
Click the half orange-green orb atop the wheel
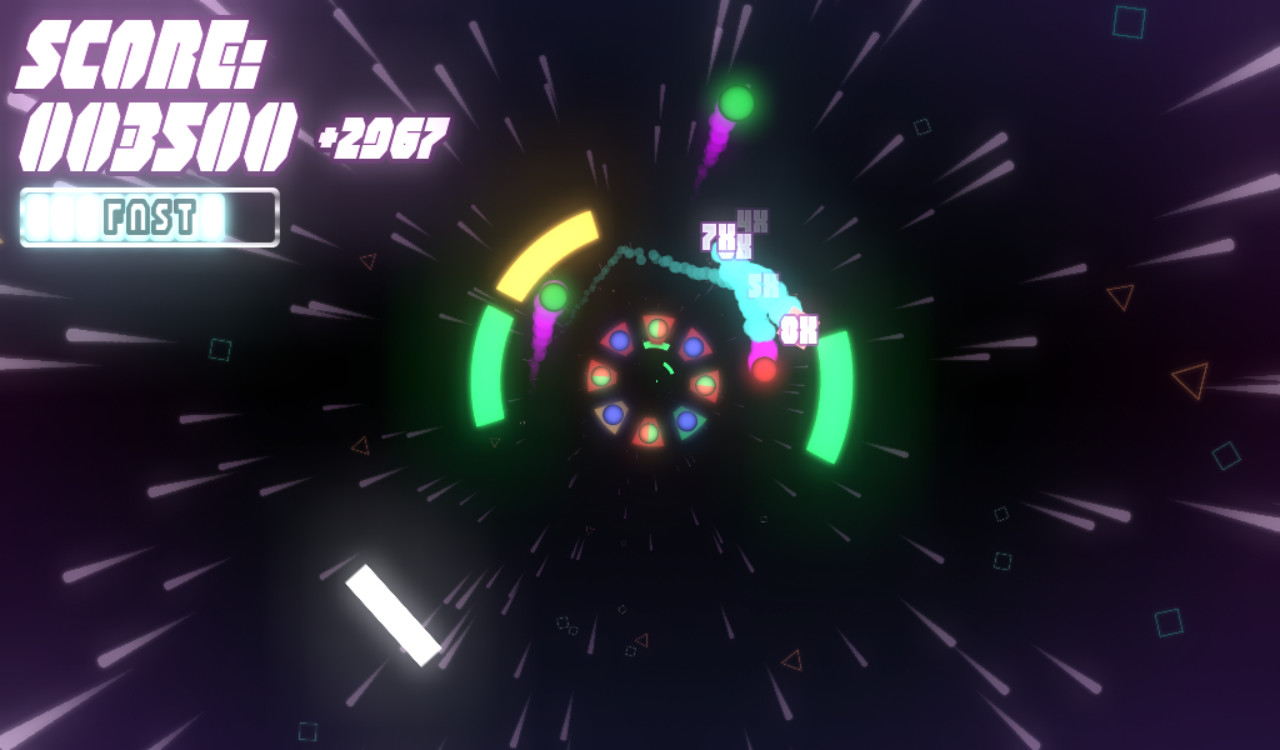point(657,328)
